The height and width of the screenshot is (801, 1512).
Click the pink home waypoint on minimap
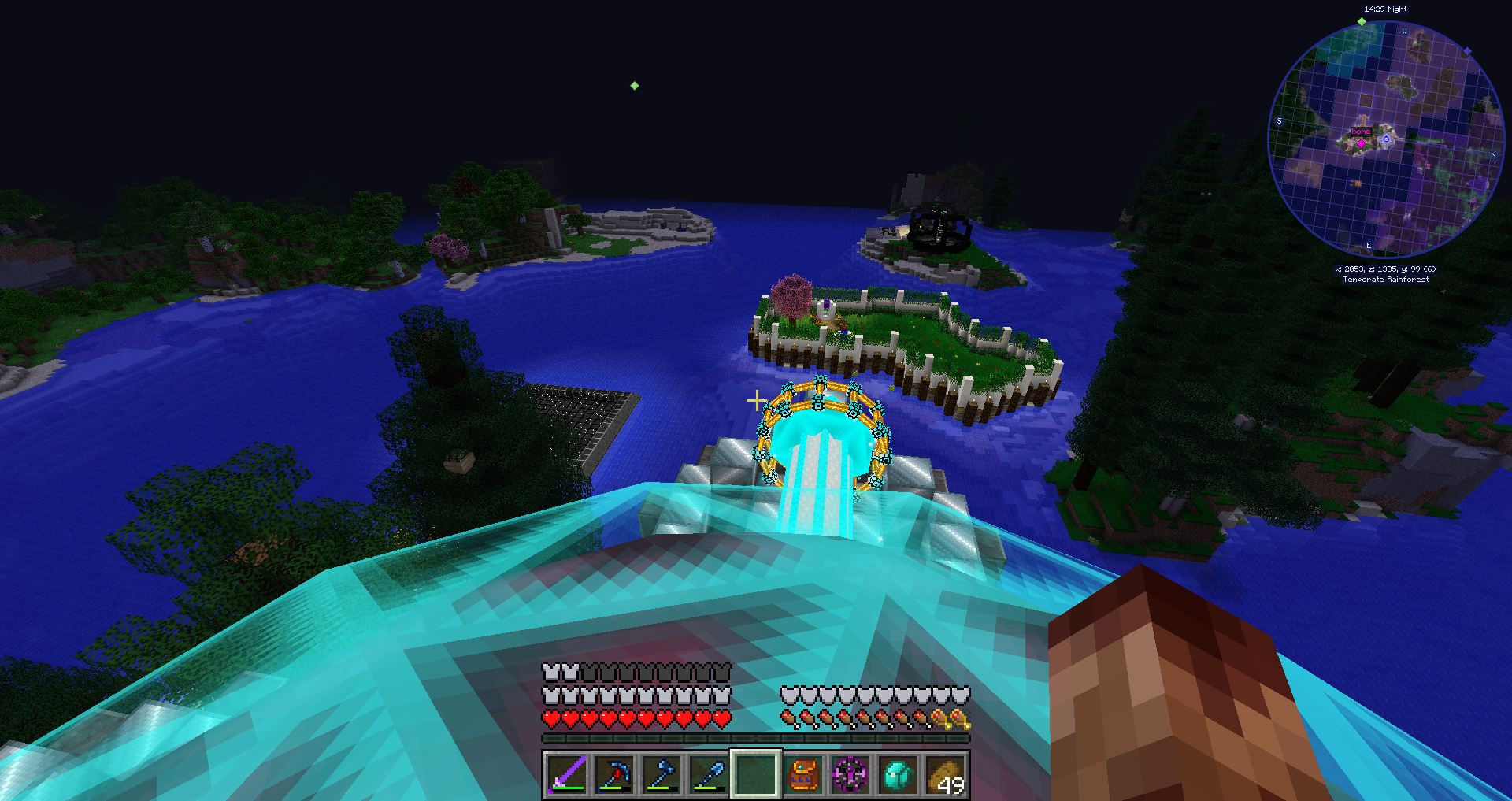(1361, 143)
